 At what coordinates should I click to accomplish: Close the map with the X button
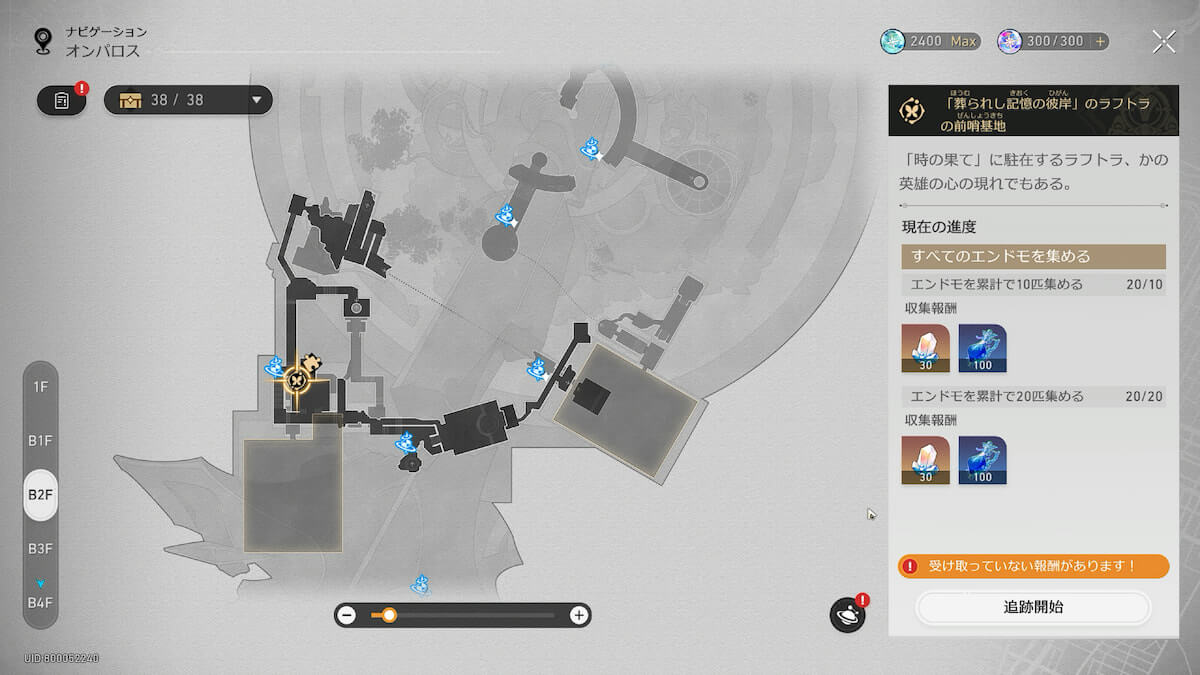tap(1164, 41)
